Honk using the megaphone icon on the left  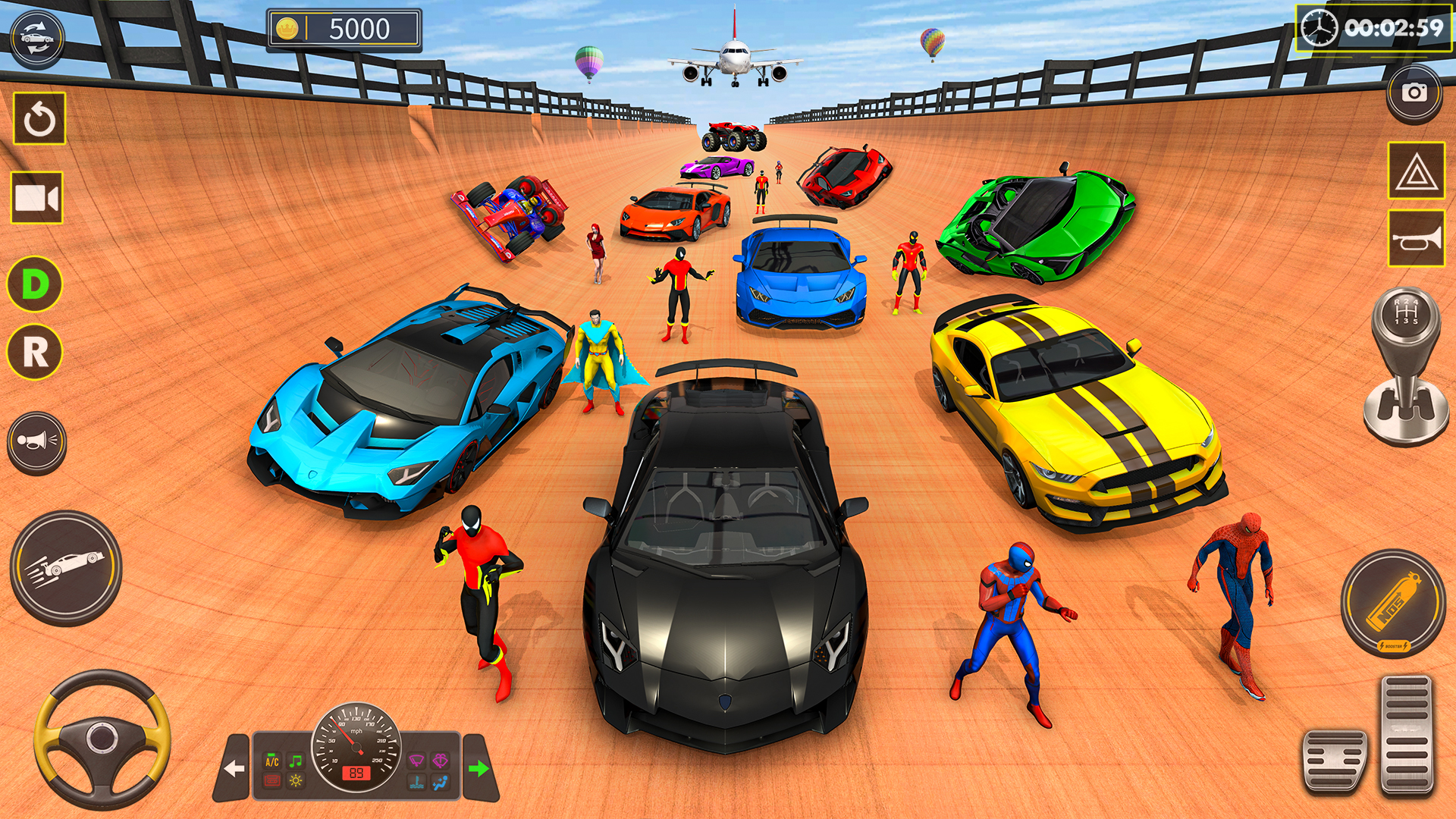tap(36, 440)
